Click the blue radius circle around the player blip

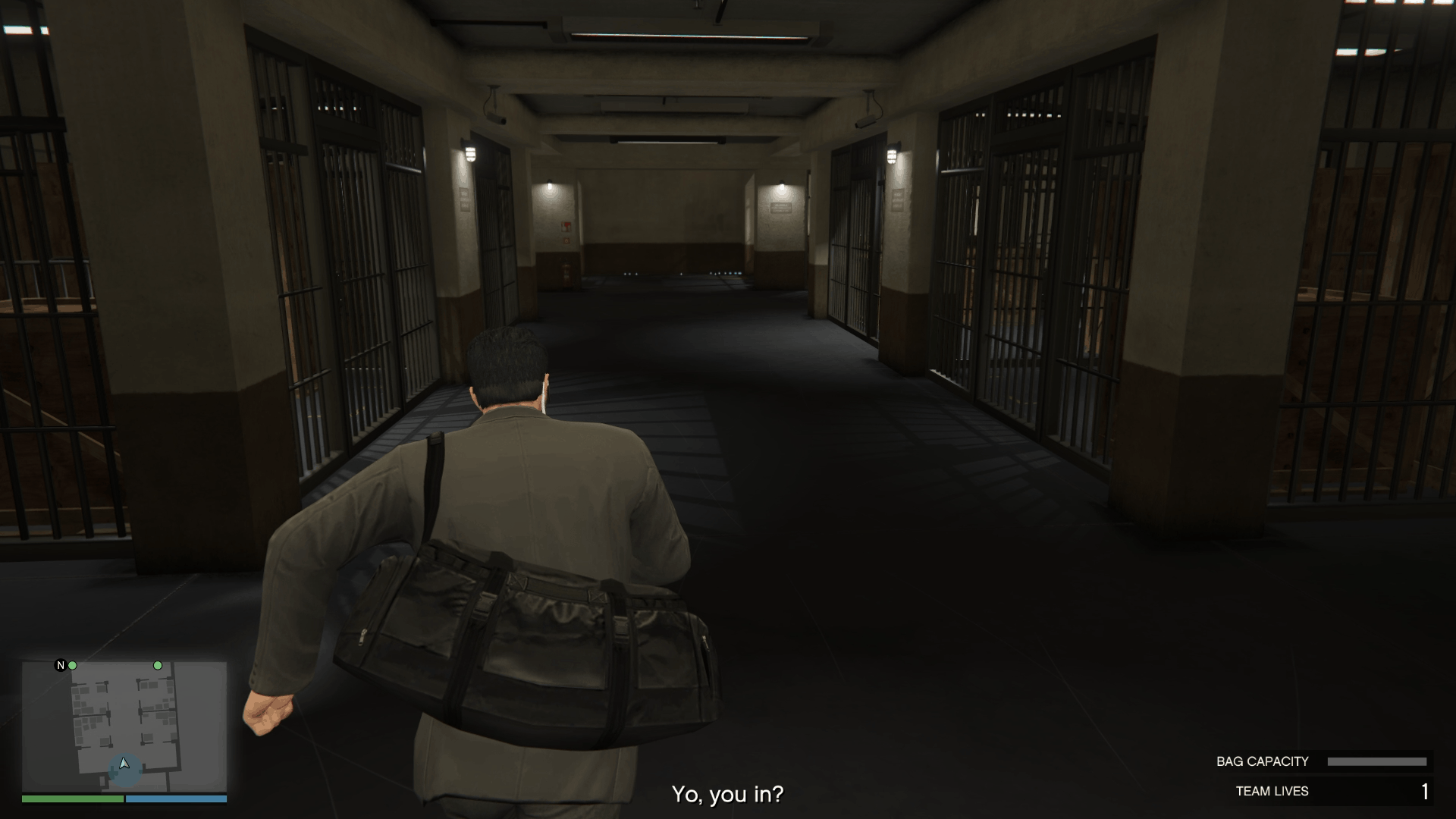coord(114,773)
